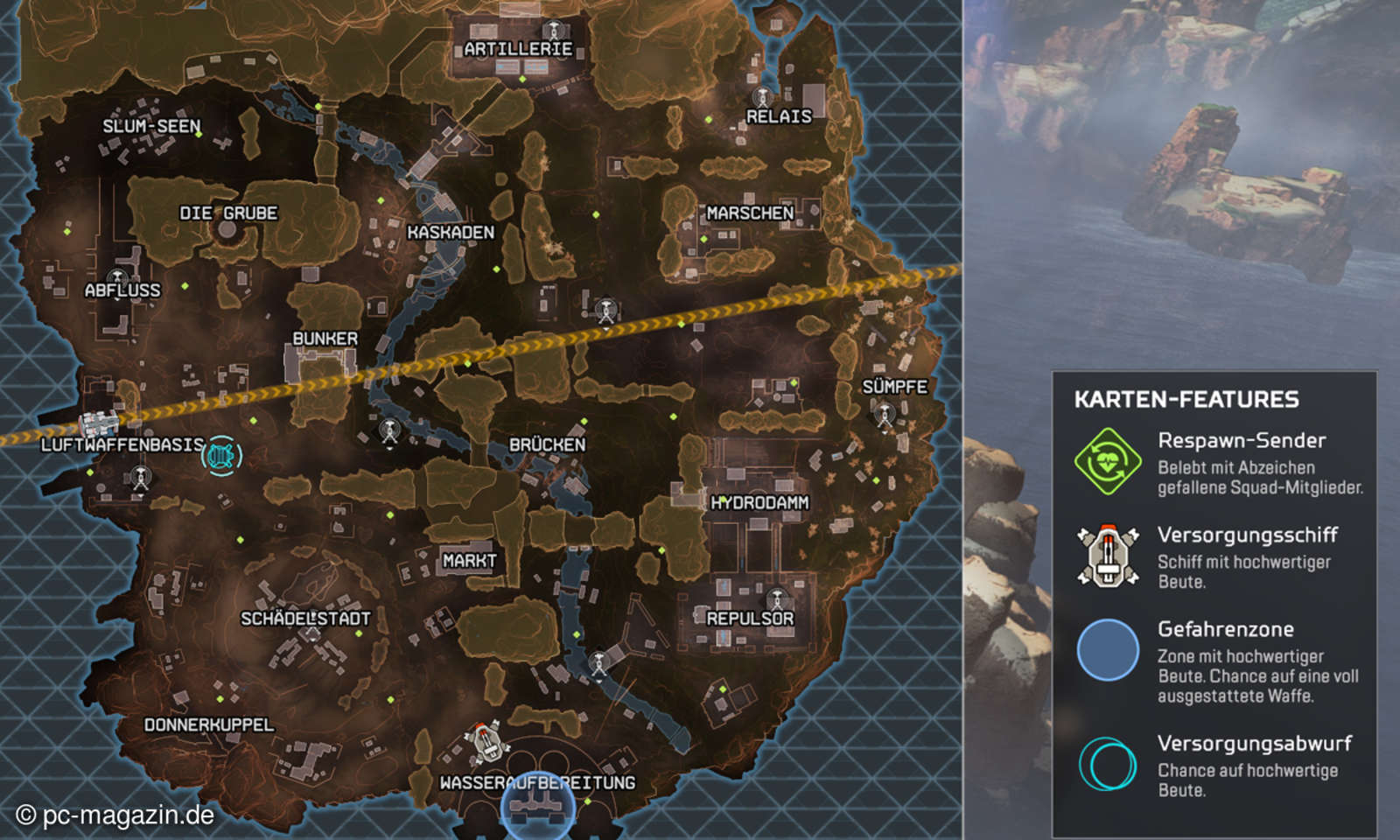The image size is (1400, 840).
Task: Select the Brücken location label
Action: point(547,445)
